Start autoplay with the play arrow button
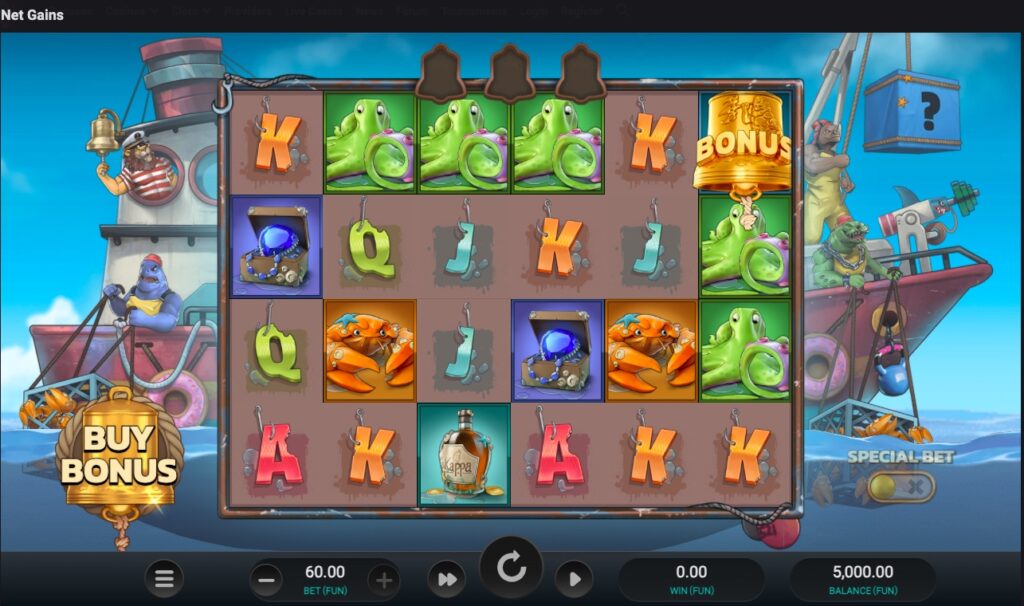1024x606 pixels. click(x=574, y=579)
